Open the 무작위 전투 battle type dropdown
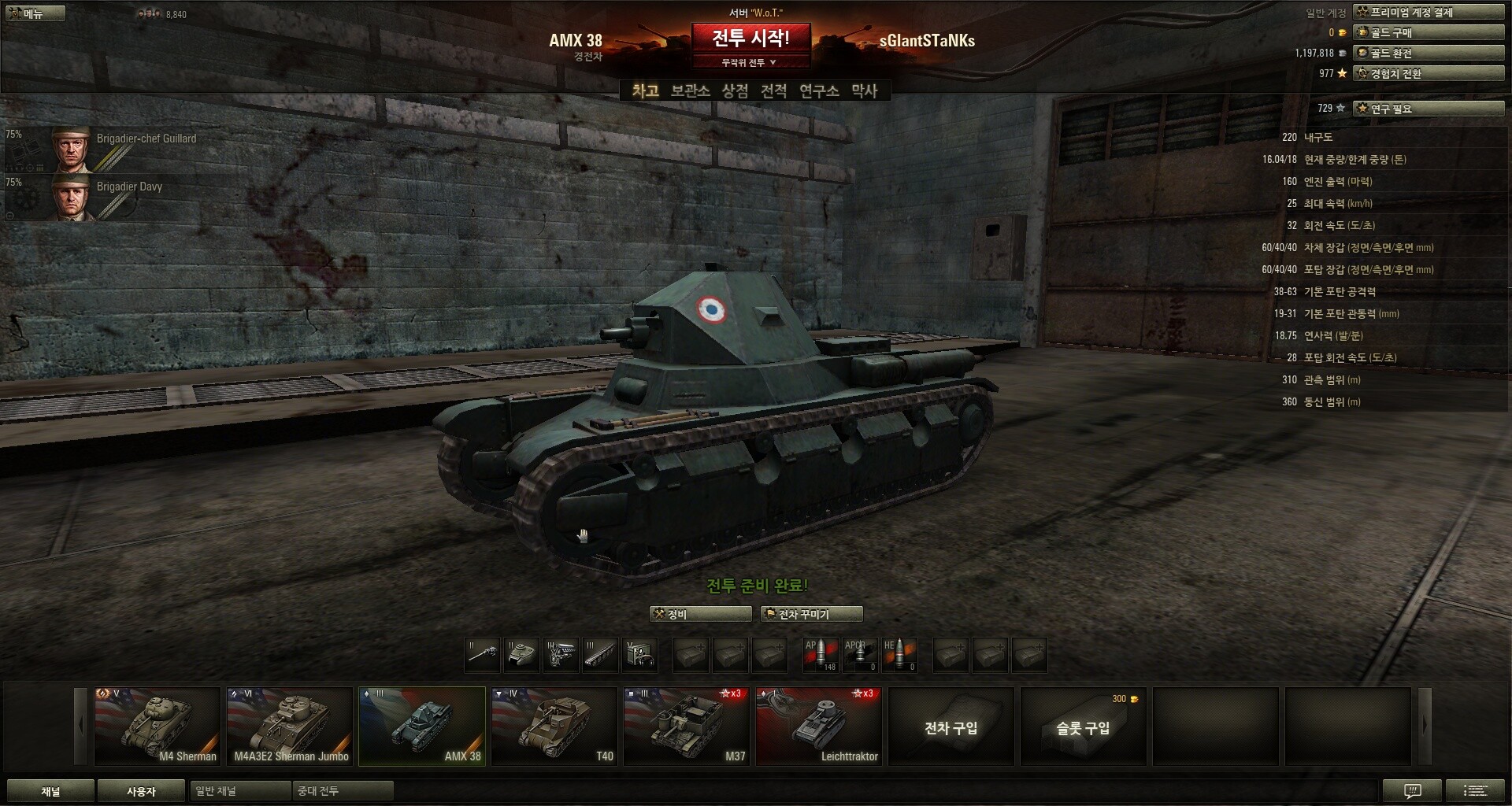Viewport: 1512px width, 806px height. [750, 63]
